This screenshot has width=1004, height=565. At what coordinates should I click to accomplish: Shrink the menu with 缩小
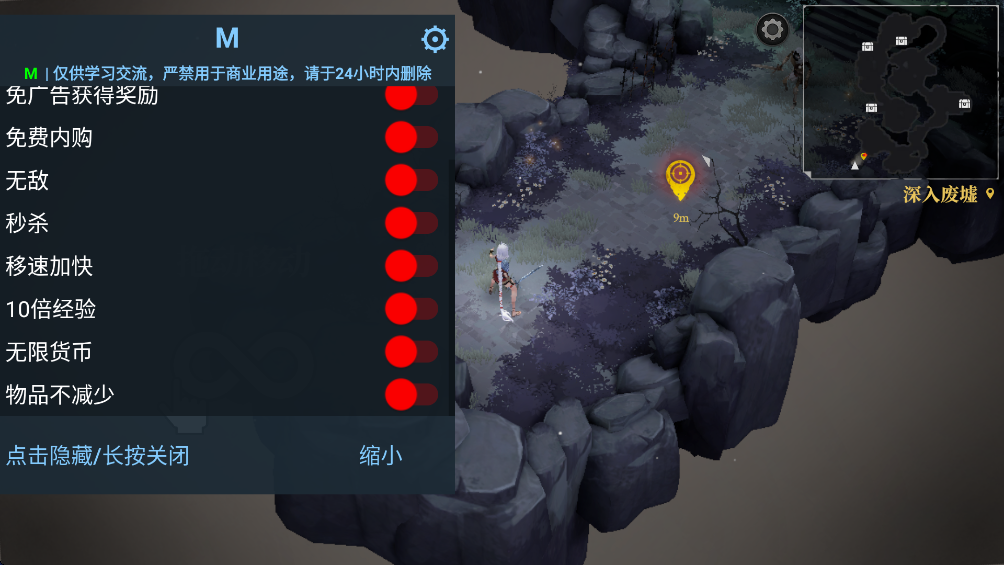coord(381,456)
